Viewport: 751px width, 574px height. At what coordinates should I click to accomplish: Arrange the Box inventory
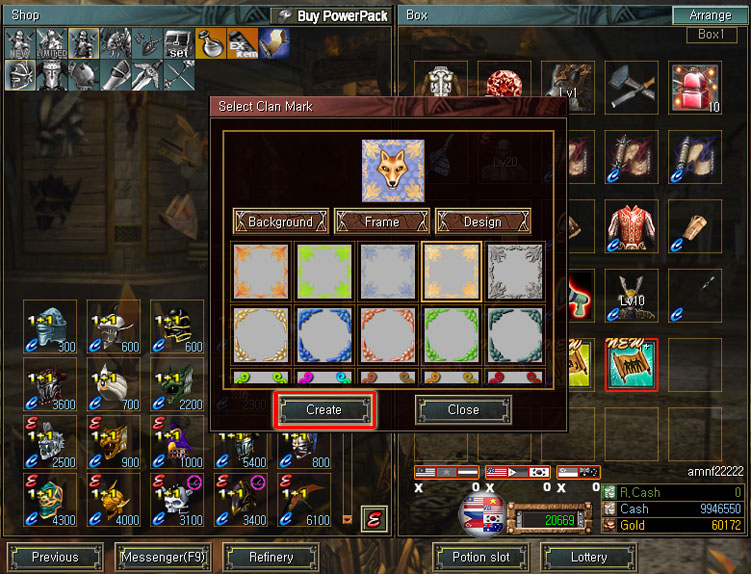click(x=709, y=16)
